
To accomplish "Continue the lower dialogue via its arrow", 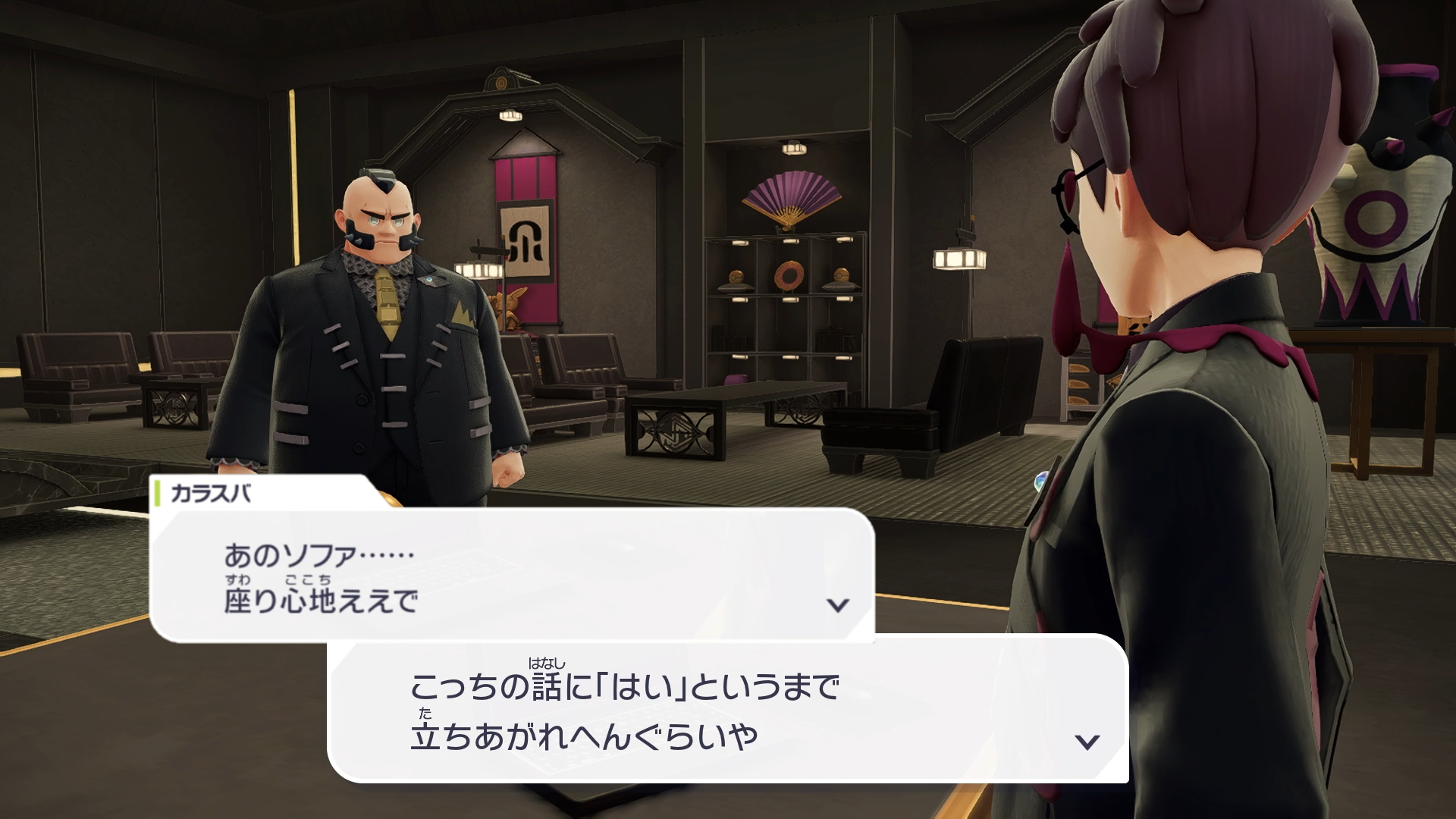I will click(1087, 741).
